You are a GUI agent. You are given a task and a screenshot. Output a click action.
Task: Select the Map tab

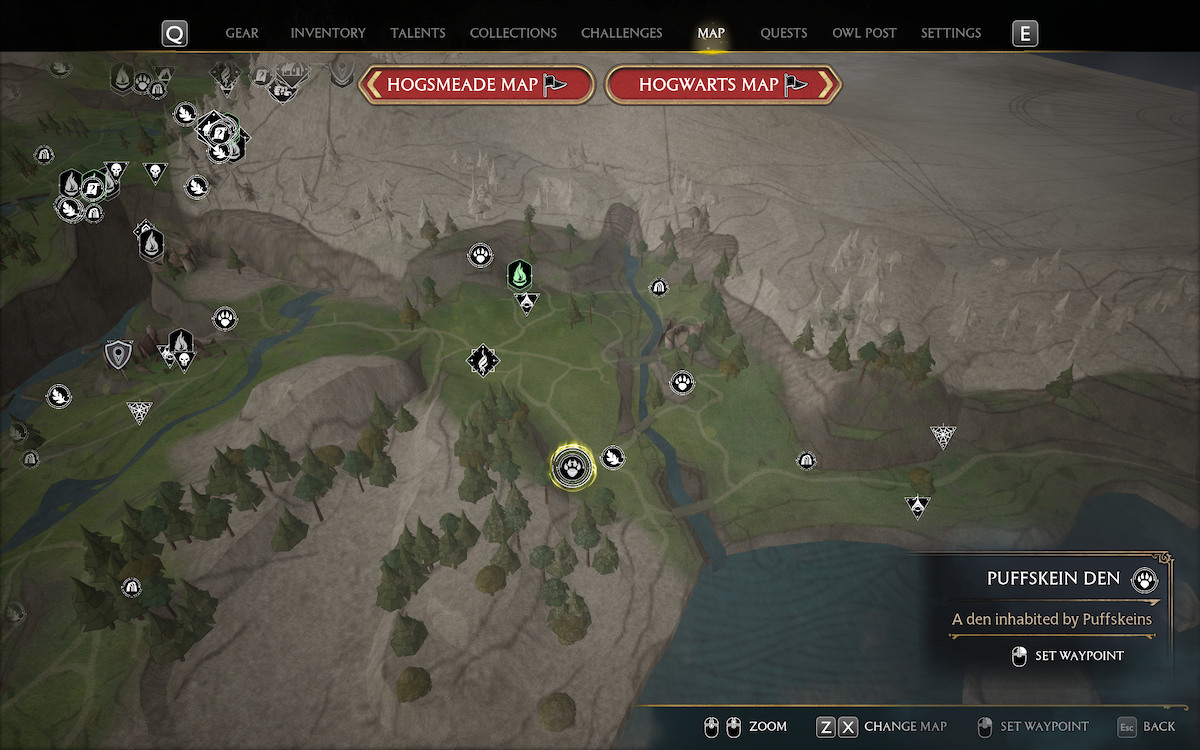click(x=711, y=33)
